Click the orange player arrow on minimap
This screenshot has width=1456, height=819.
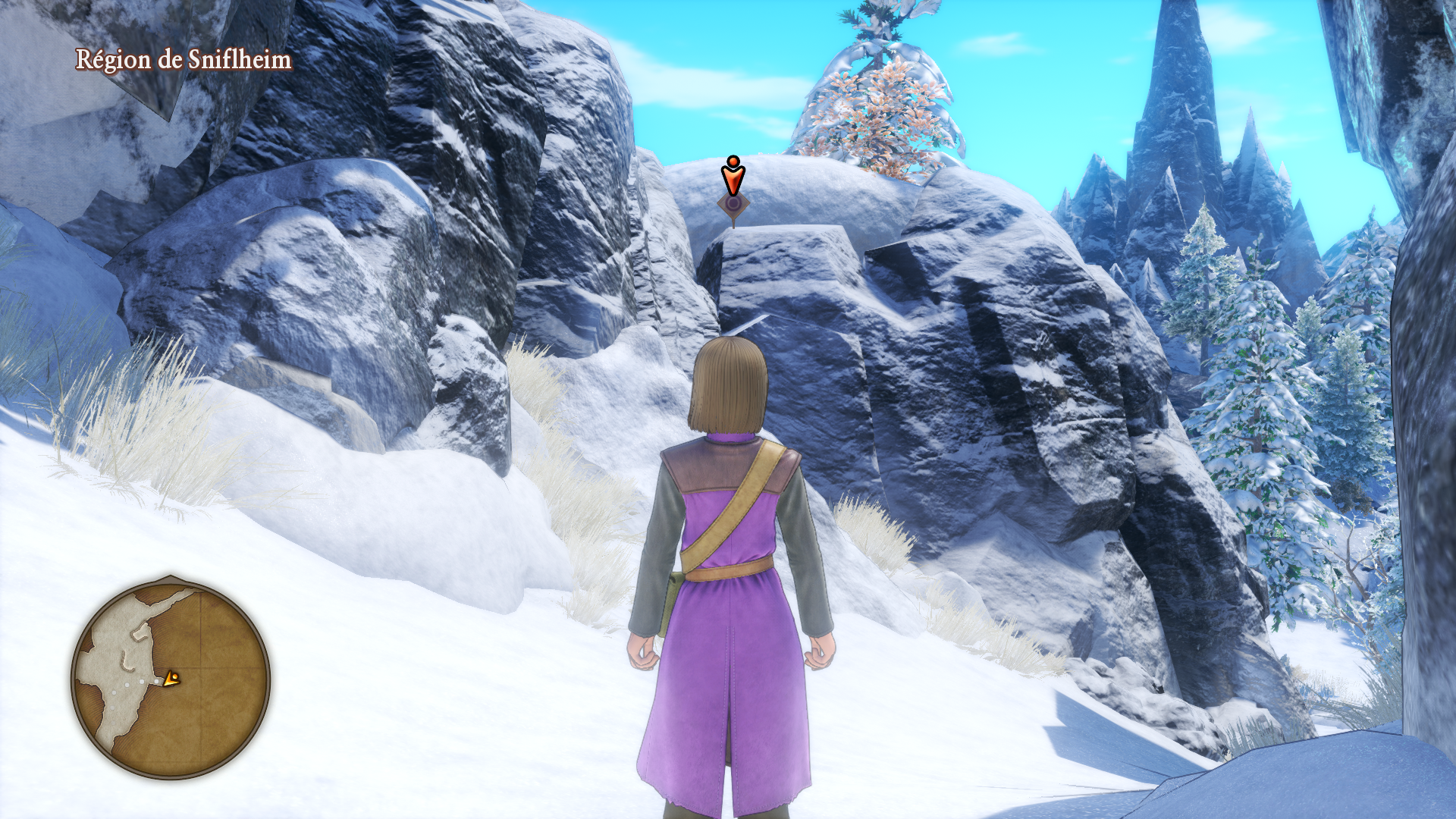coord(172,679)
